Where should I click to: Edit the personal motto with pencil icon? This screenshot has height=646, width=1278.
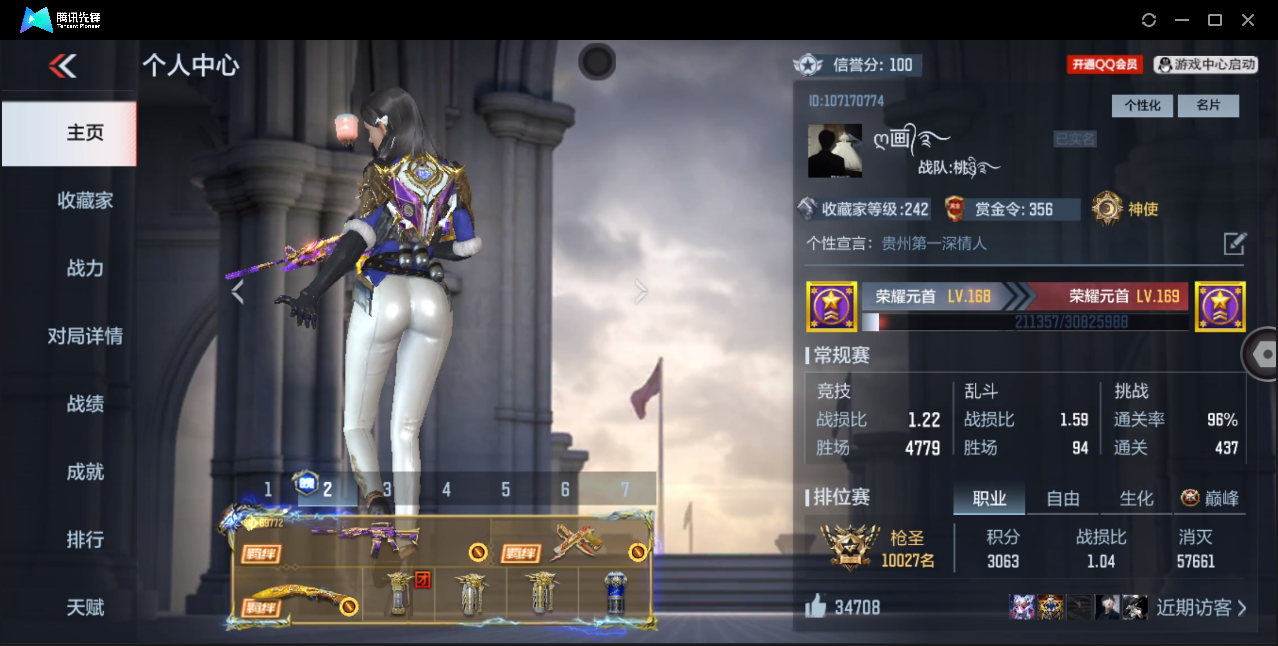[1235, 243]
